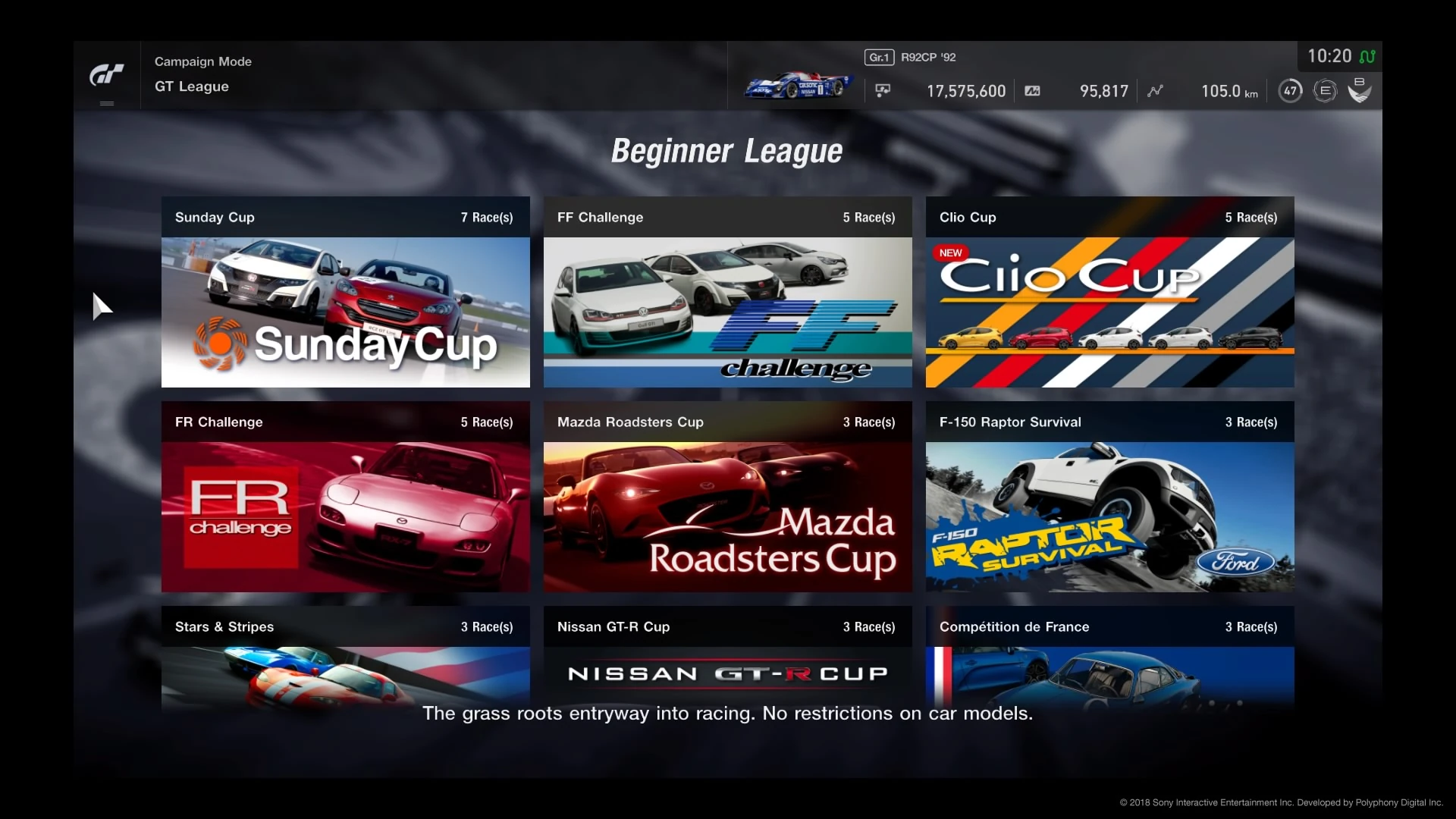The height and width of the screenshot is (819, 1456).
Task: Open the Sunday Cup event
Action: 345,296
